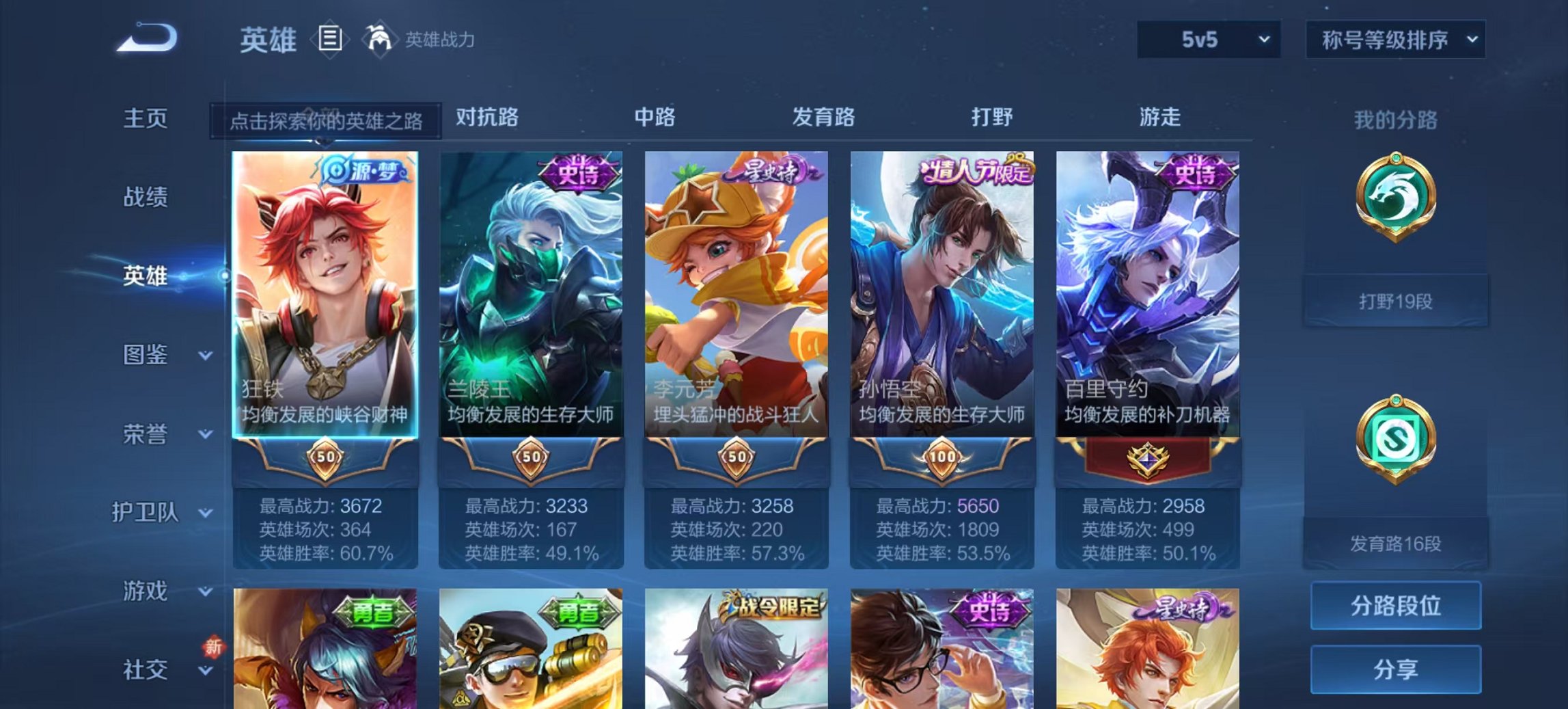Open the hero list icon beside 英雄 title
Image resolution: width=1568 pixels, height=709 pixels.
point(329,40)
